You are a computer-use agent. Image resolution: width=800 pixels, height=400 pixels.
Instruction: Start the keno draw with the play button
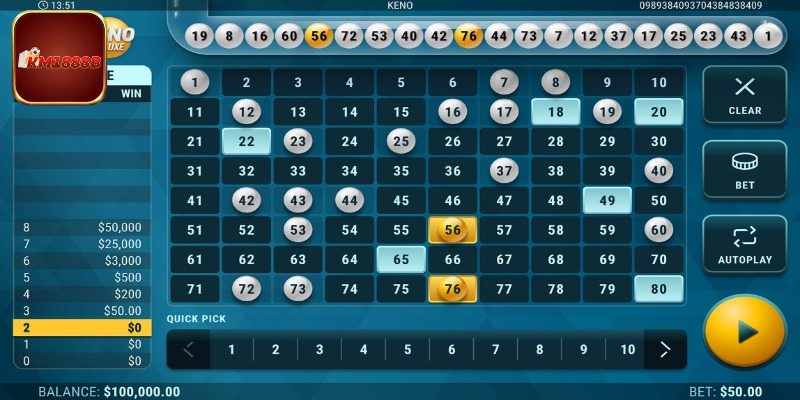click(744, 333)
